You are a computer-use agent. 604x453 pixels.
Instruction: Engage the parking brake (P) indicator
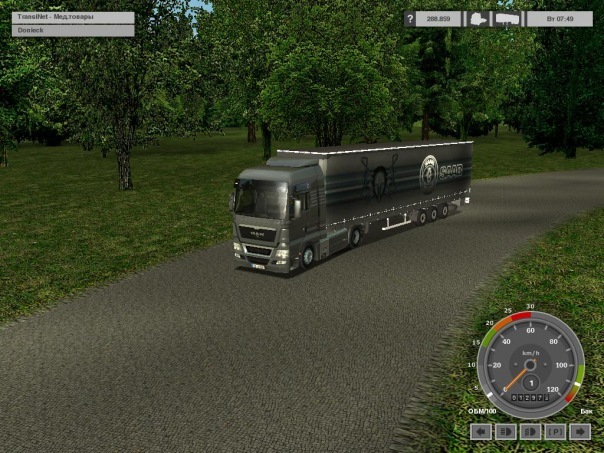(x=554, y=432)
